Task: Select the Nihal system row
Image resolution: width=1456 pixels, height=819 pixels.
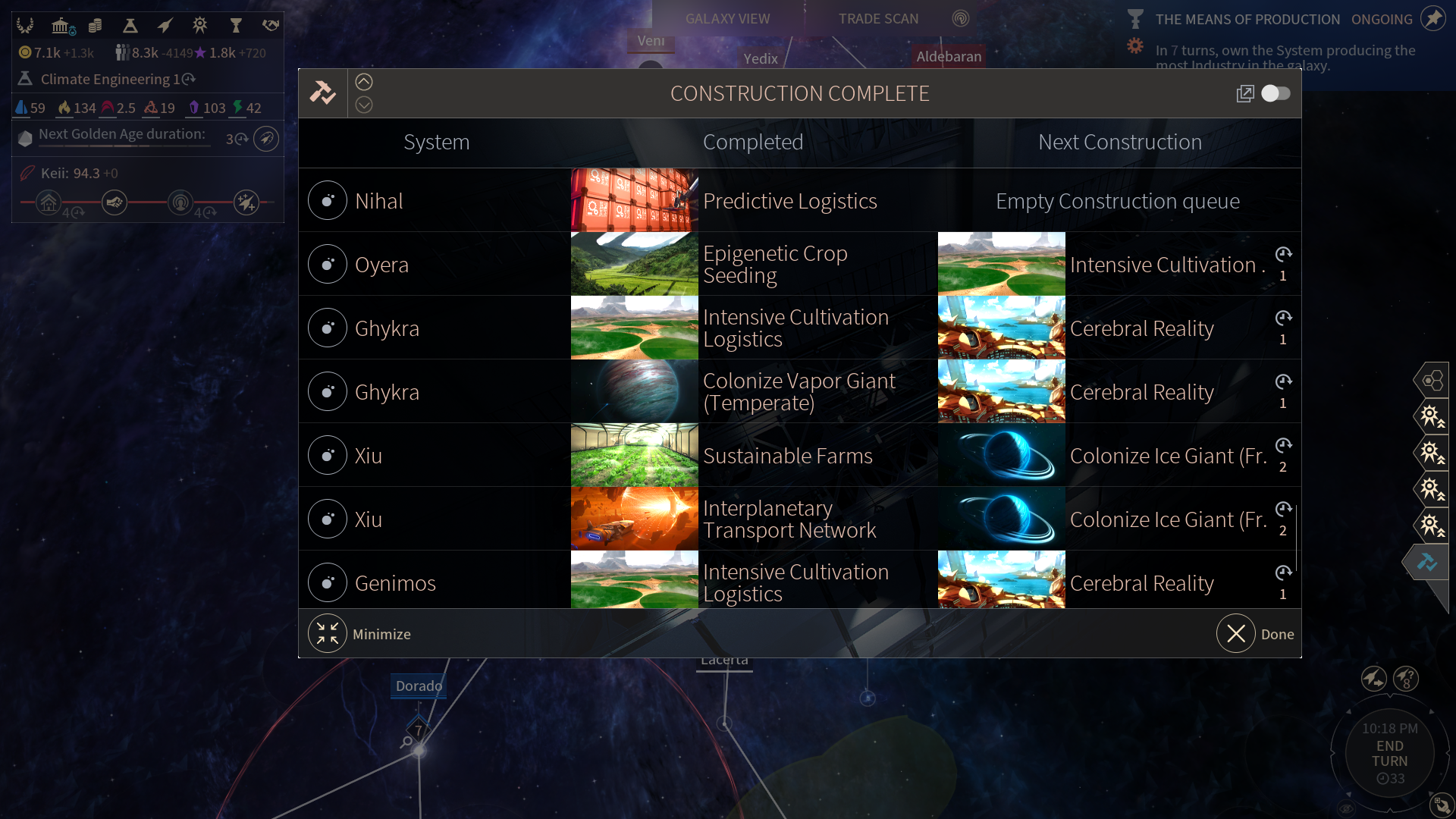Action: [379, 201]
